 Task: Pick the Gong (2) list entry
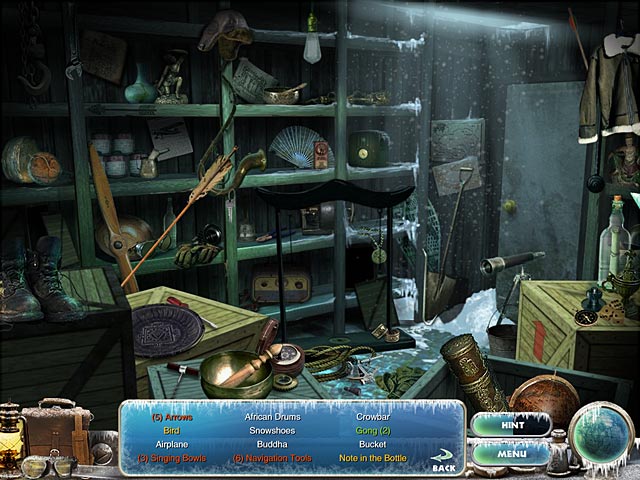click(x=374, y=428)
